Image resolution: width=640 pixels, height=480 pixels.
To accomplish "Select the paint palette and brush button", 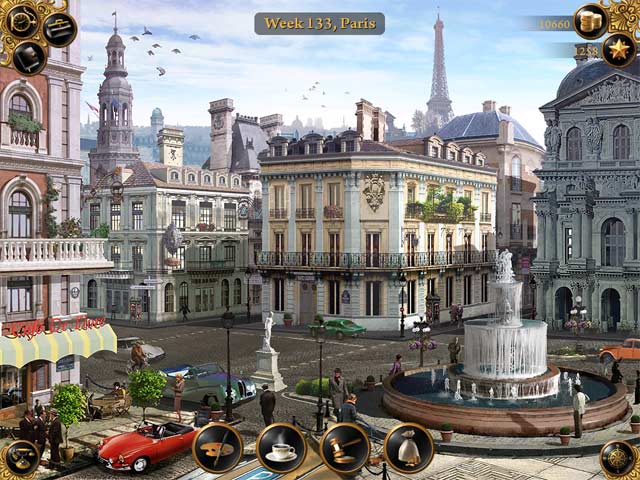I will point(217,448).
